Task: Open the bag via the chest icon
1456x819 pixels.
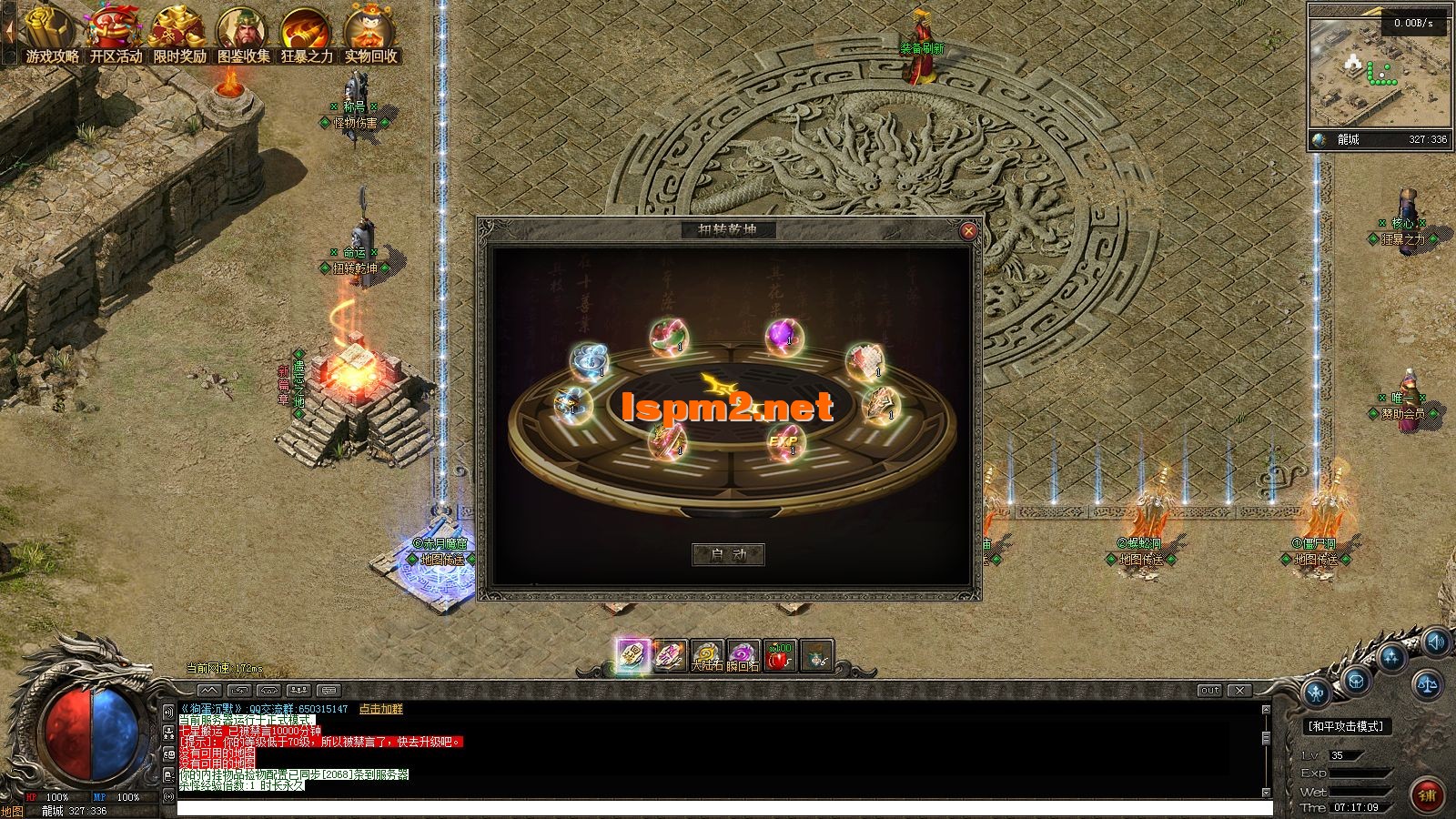Action: coord(1355,679)
